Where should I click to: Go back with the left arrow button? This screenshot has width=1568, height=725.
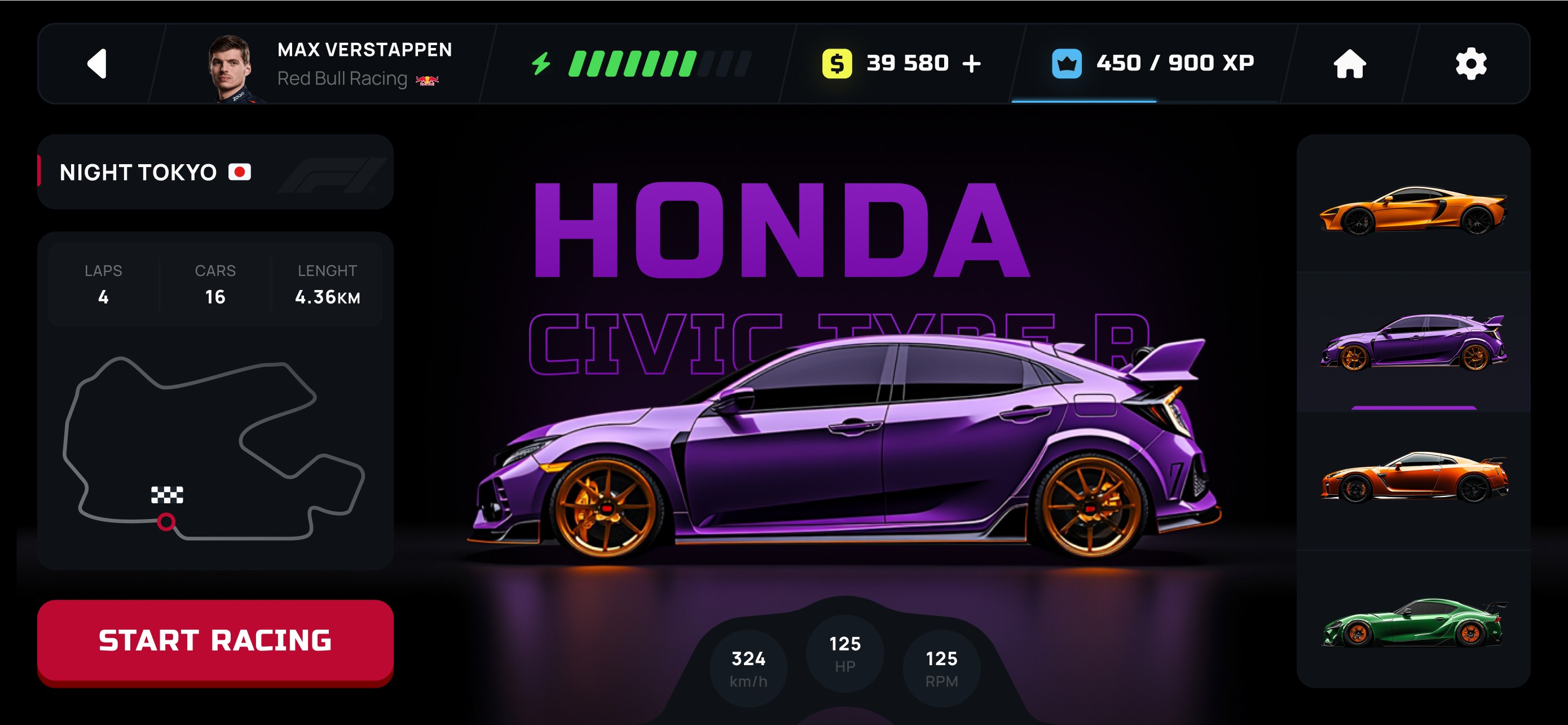tap(98, 64)
